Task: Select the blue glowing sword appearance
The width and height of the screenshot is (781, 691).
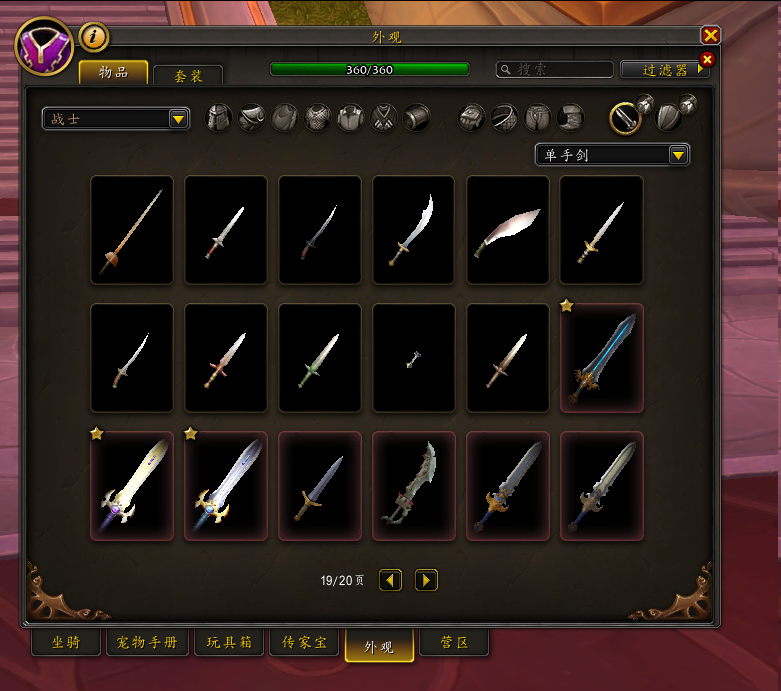Action: pyautogui.click(x=602, y=358)
